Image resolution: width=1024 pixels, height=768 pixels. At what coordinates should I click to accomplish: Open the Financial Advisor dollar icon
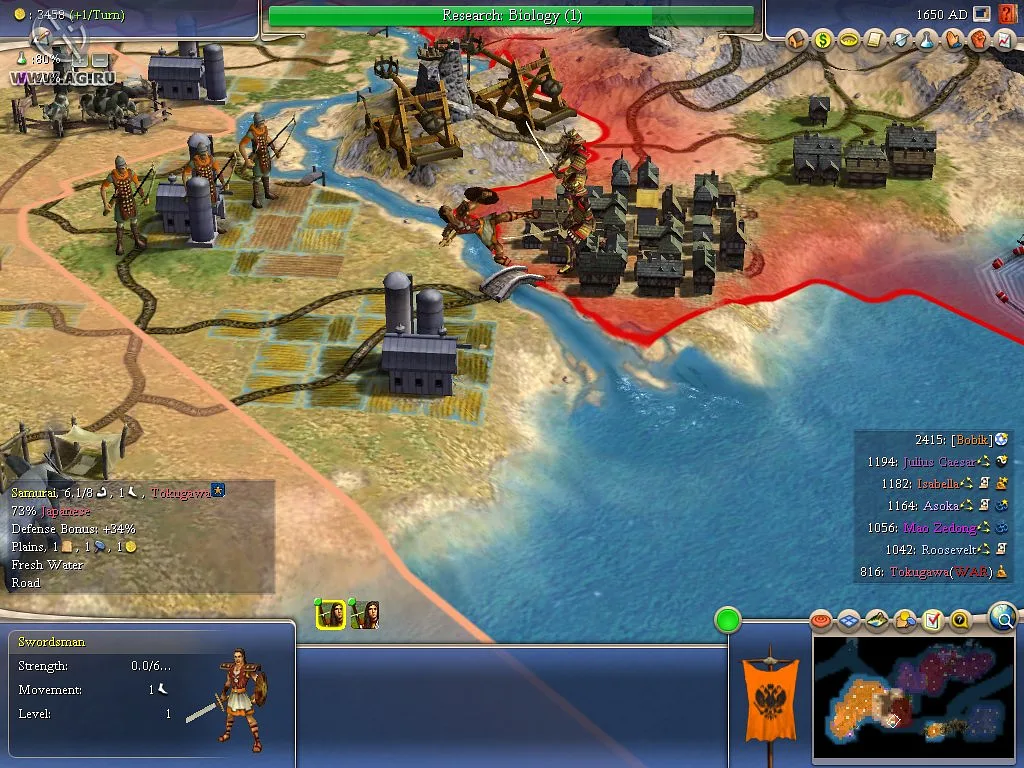[x=823, y=40]
